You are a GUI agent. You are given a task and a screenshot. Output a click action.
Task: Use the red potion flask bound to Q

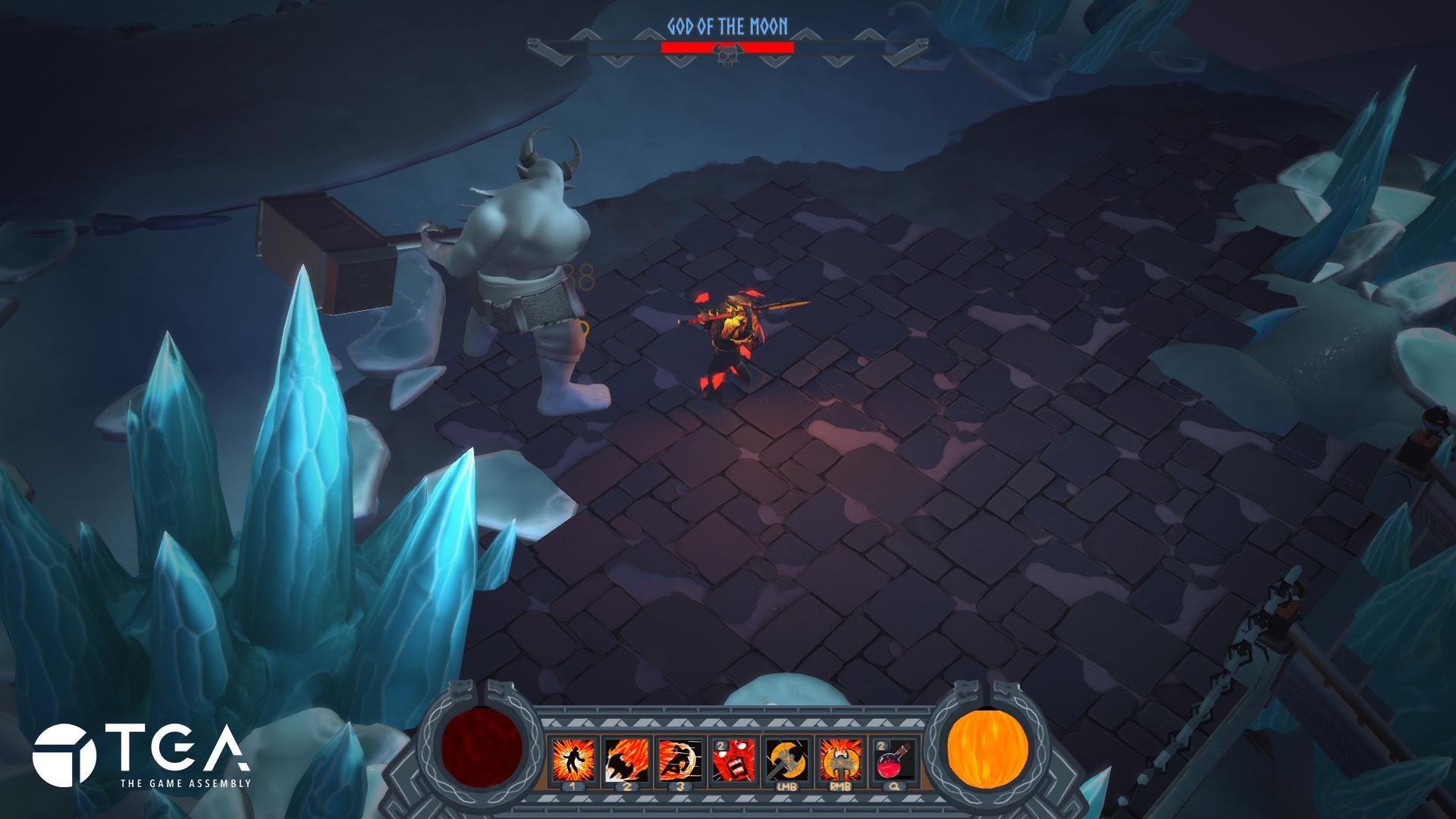coord(893,760)
